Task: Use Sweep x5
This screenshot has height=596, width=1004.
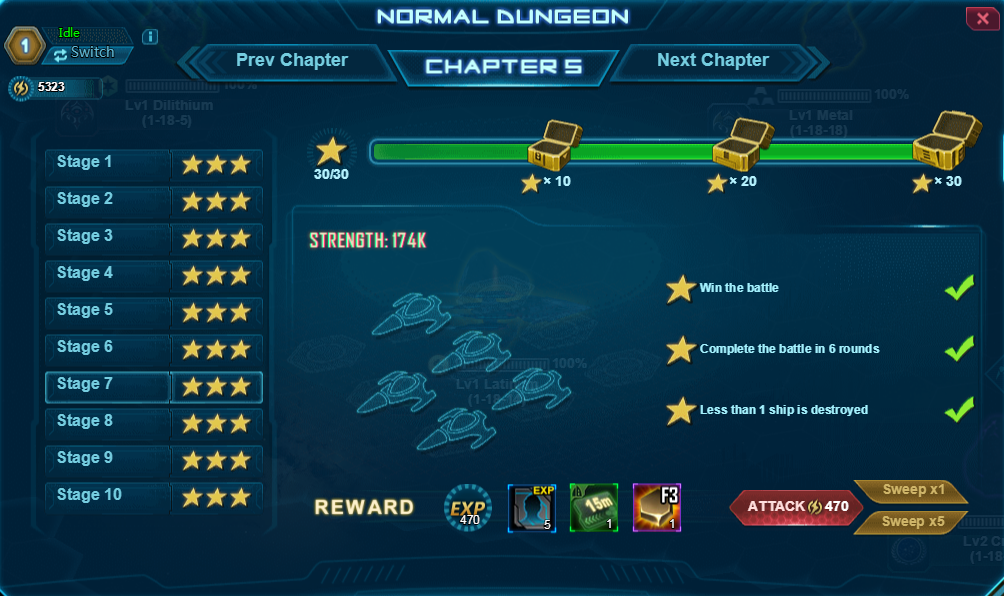Action: click(x=909, y=522)
